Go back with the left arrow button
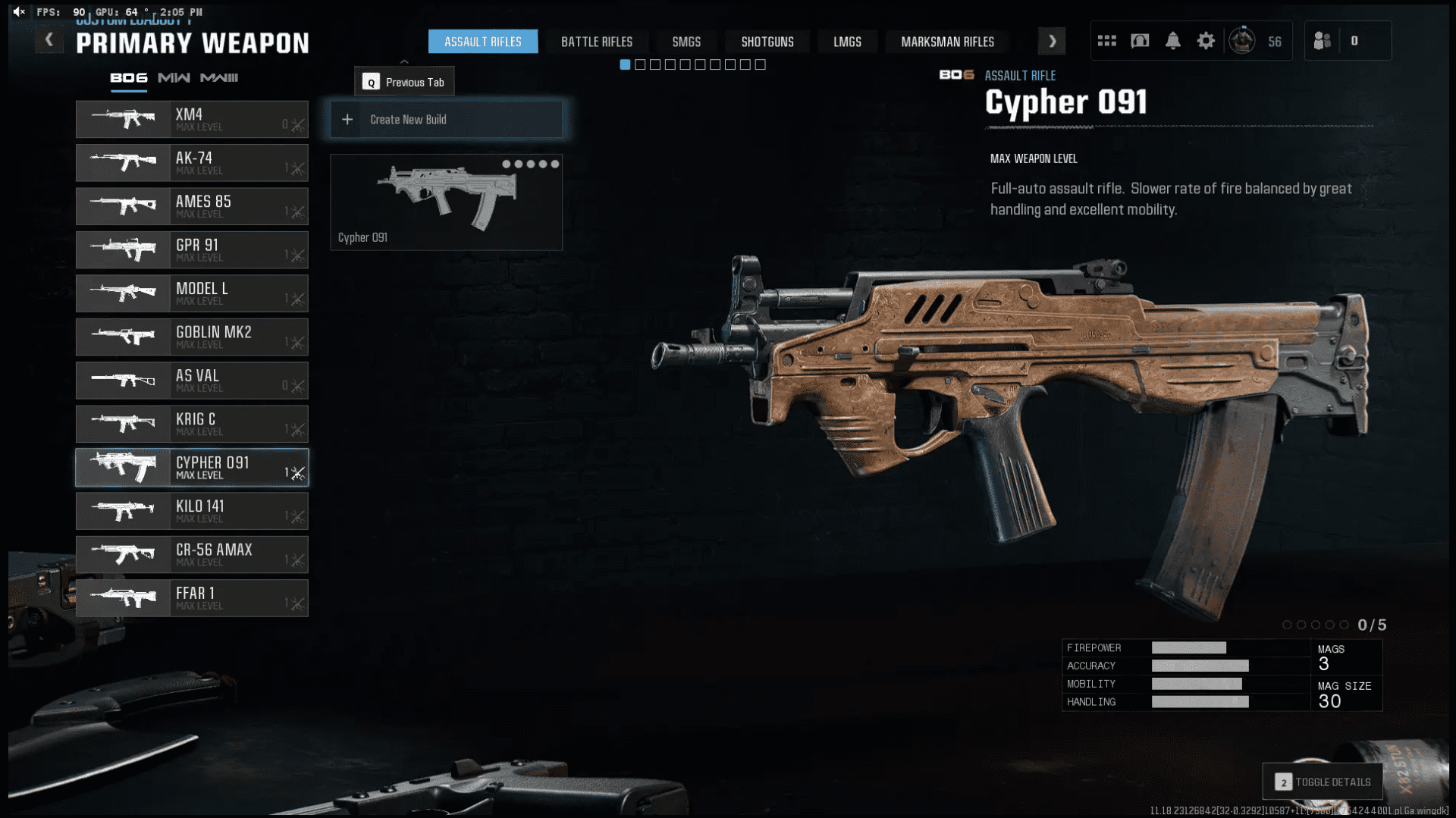 tap(49, 40)
